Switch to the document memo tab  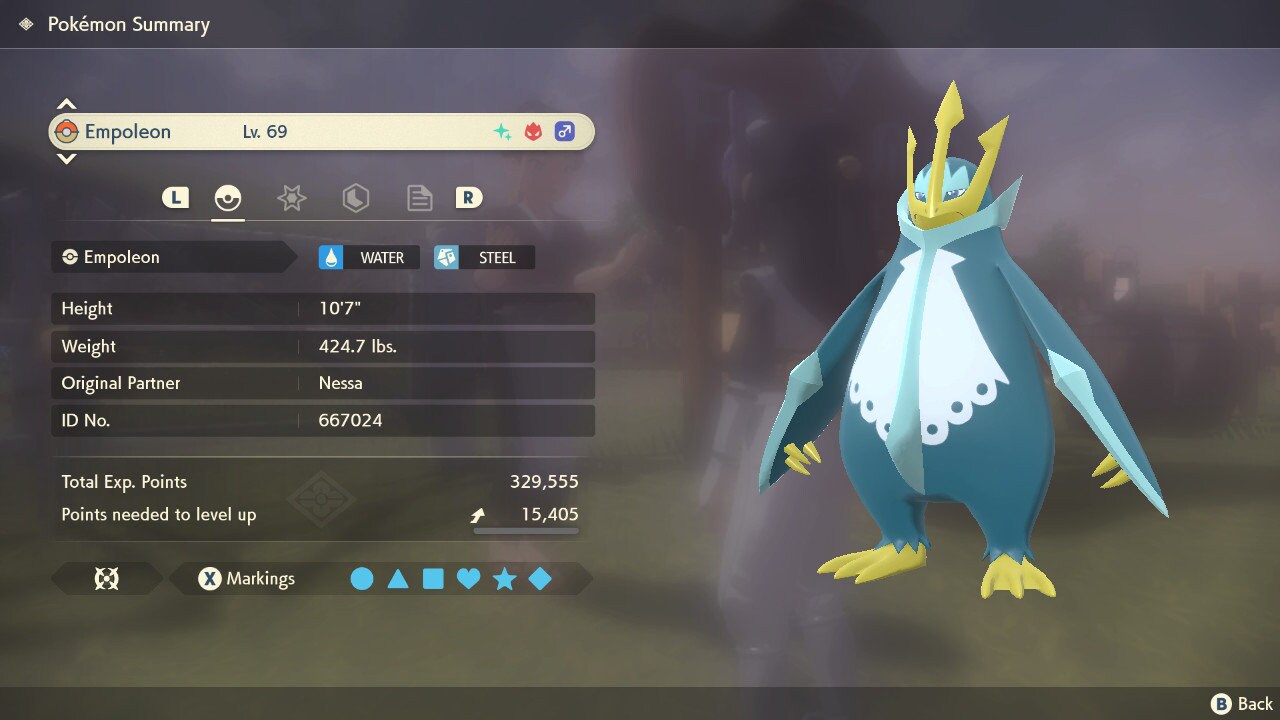(419, 197)
